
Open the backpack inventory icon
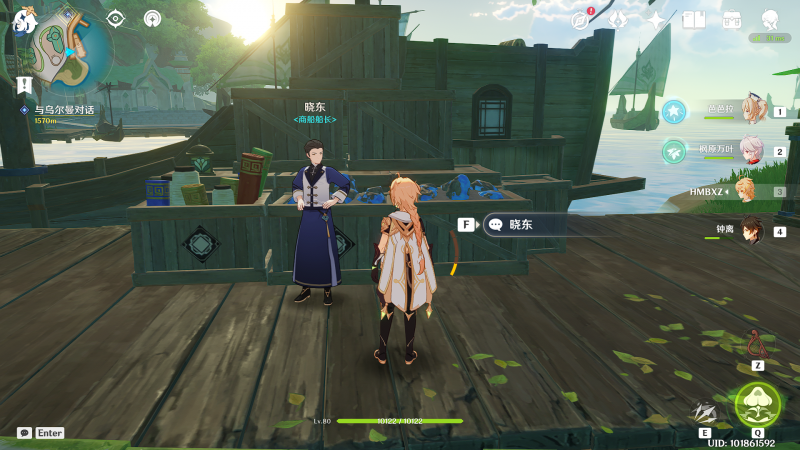[731, 19]
